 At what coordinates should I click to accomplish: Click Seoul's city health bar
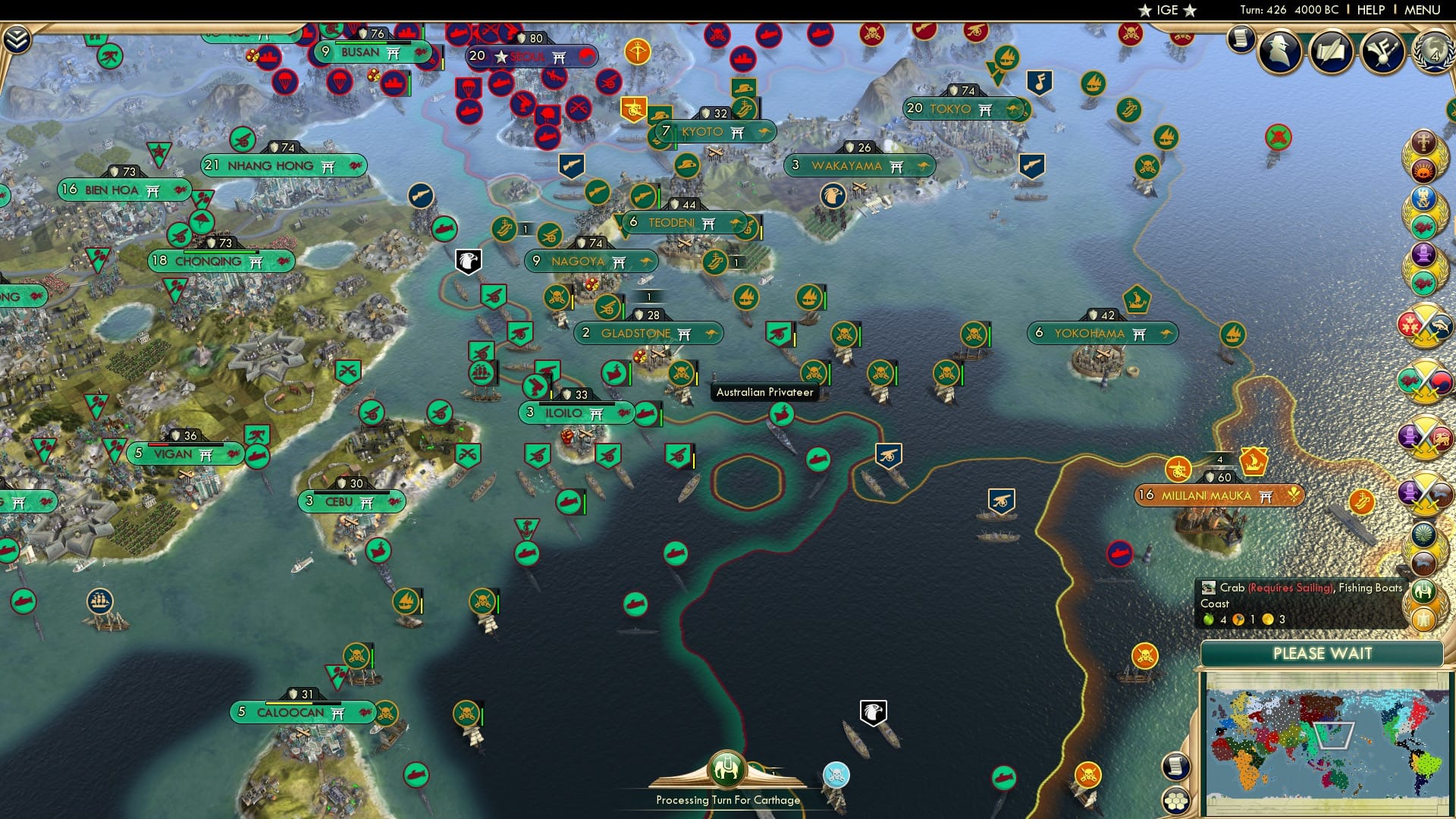click(531, 36)
